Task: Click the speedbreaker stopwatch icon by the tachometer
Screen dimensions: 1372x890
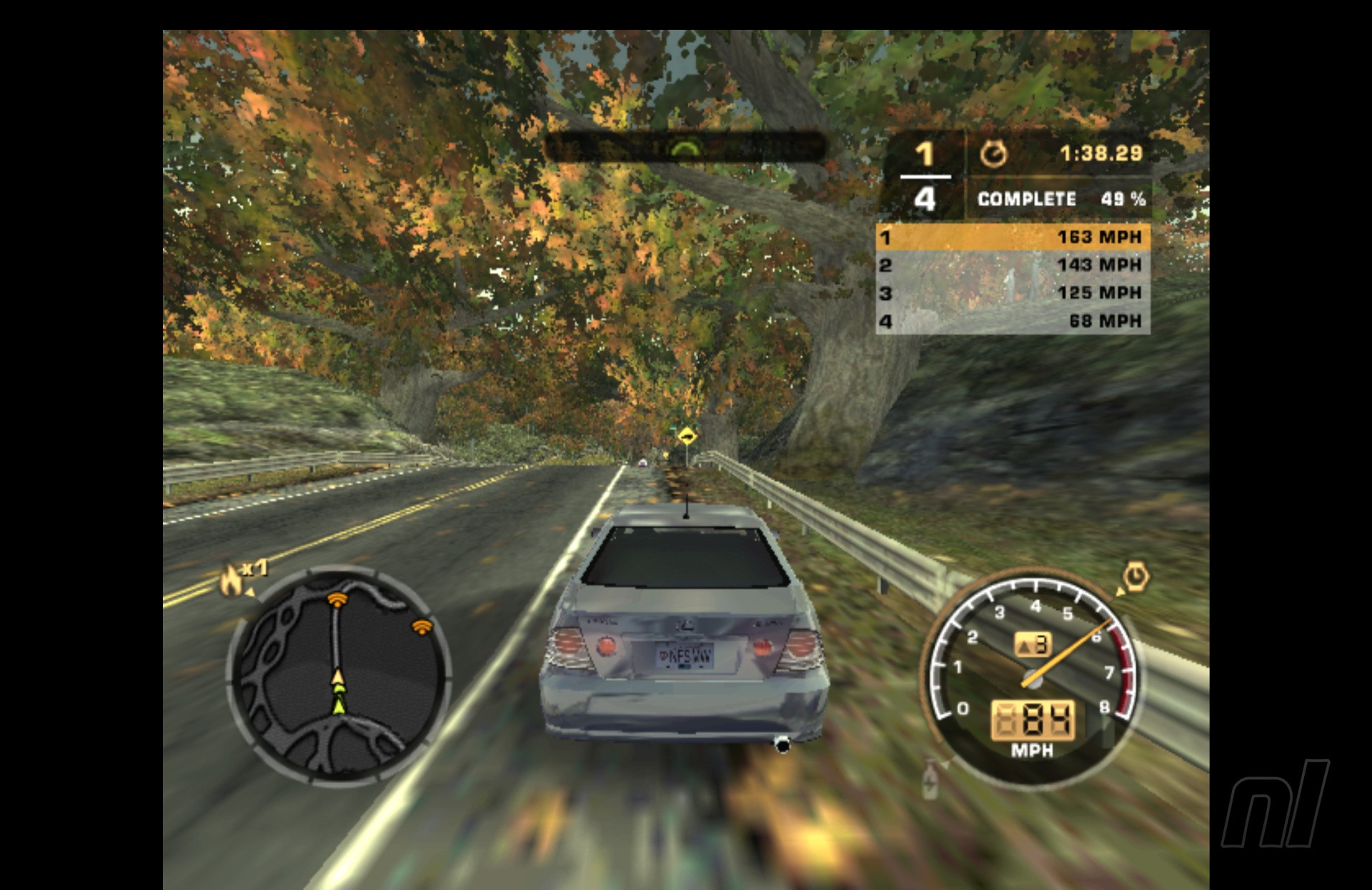Action: (1135, 577)
